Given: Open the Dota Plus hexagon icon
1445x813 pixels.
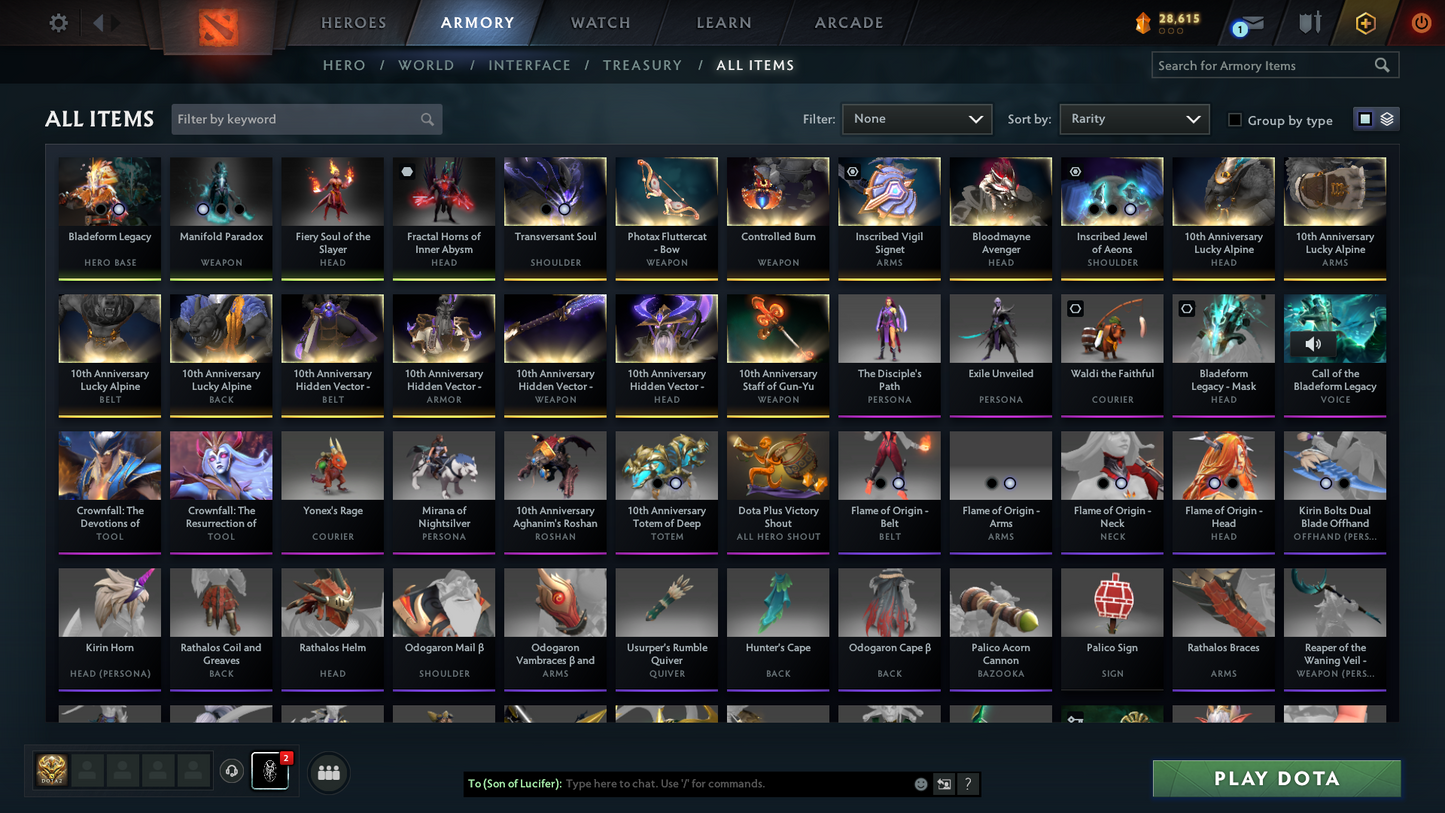Looking at the screenshot, I should 1366,22.
